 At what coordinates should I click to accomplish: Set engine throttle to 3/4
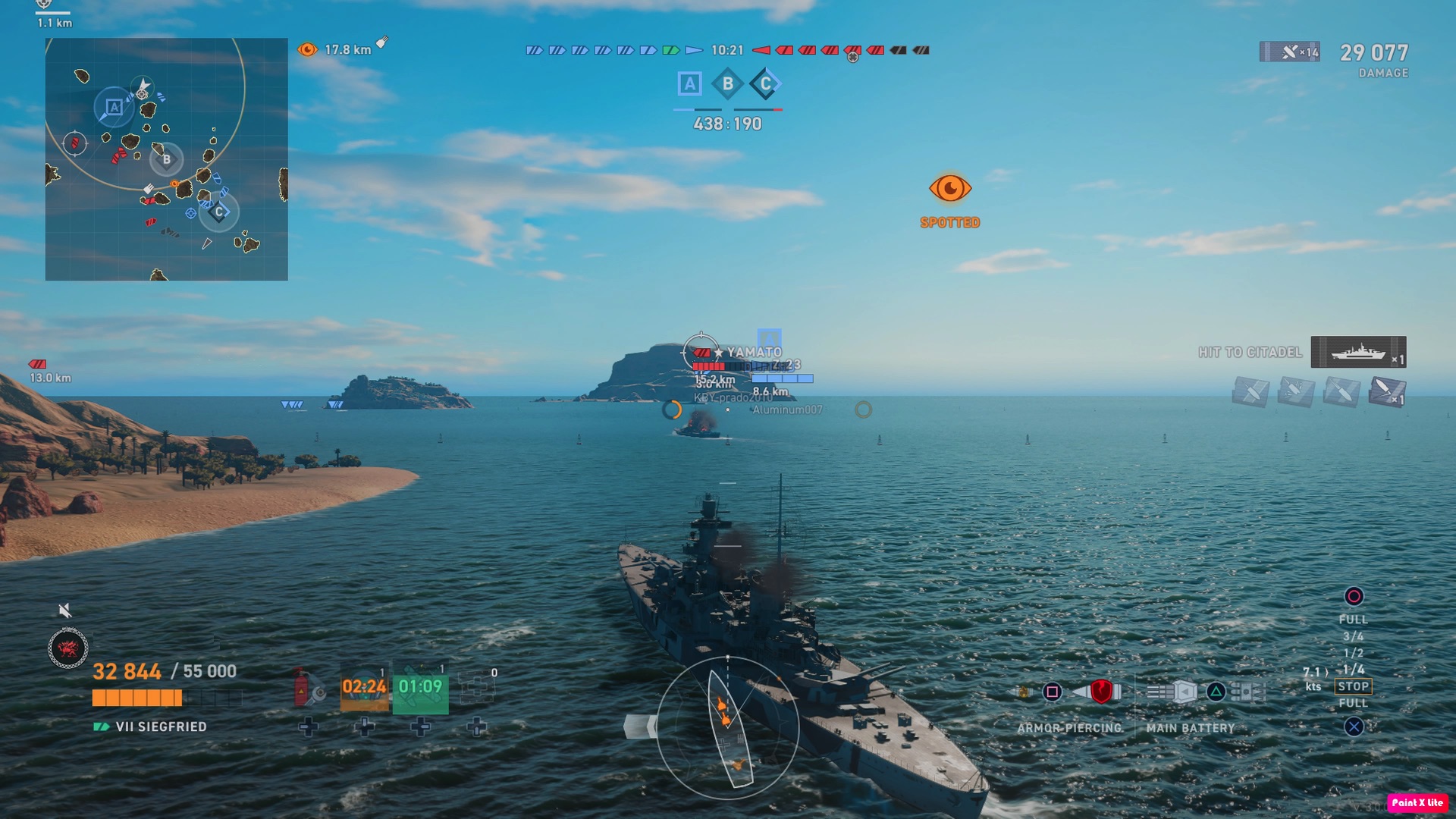1354,636
